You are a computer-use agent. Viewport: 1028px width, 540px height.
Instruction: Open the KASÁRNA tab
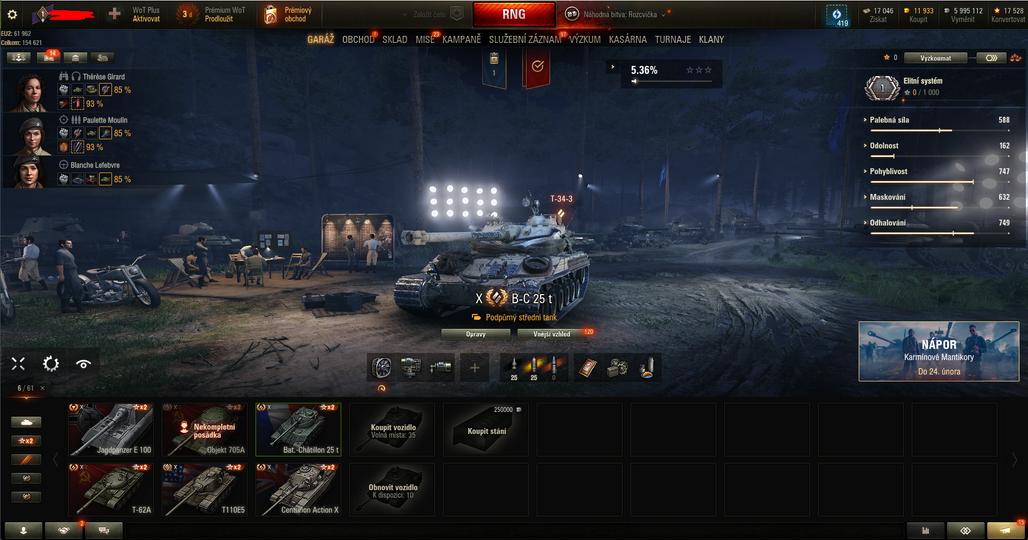coord(627,40)
